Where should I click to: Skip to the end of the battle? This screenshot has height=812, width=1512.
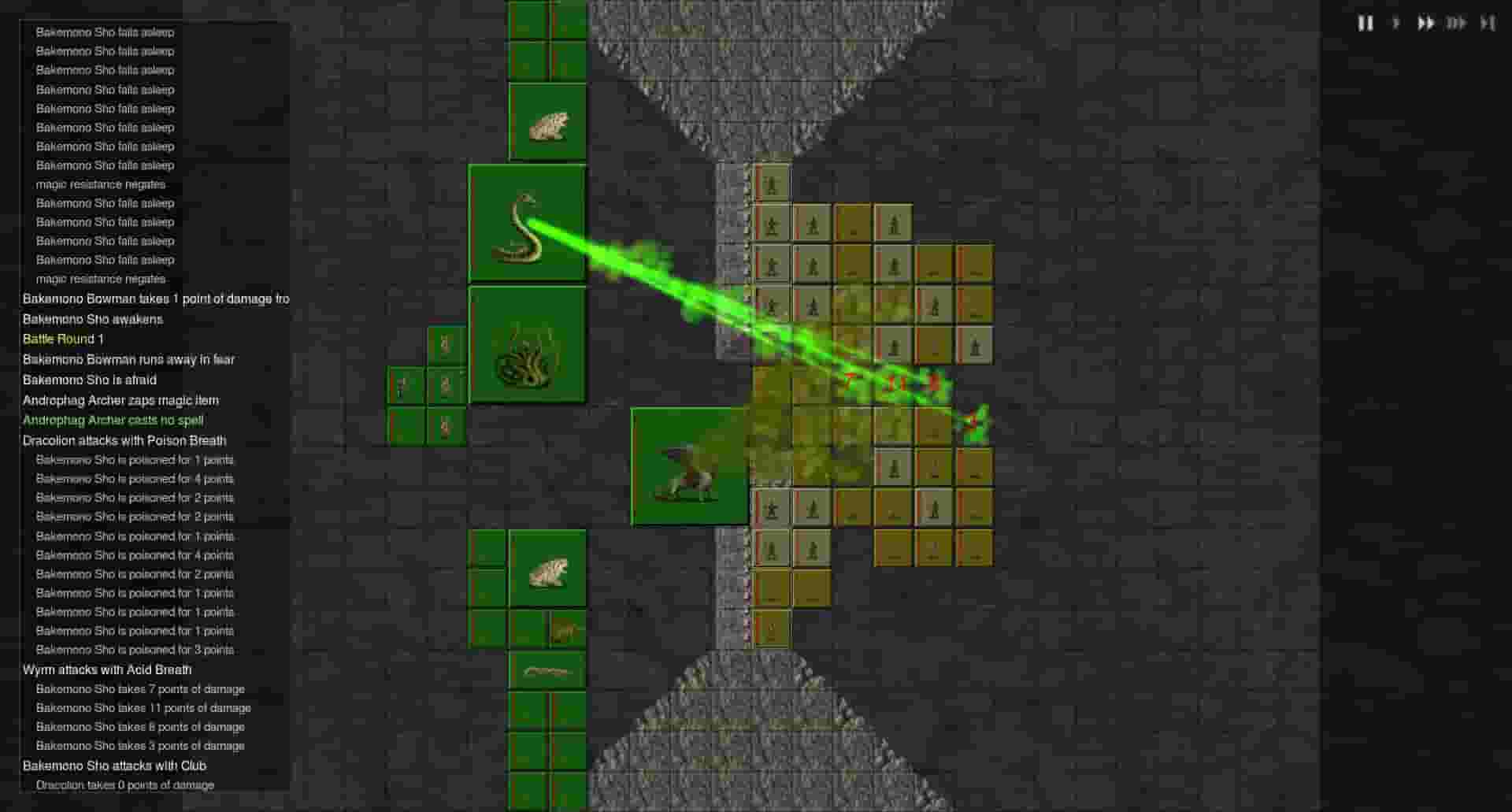(x=1488, y=24)
